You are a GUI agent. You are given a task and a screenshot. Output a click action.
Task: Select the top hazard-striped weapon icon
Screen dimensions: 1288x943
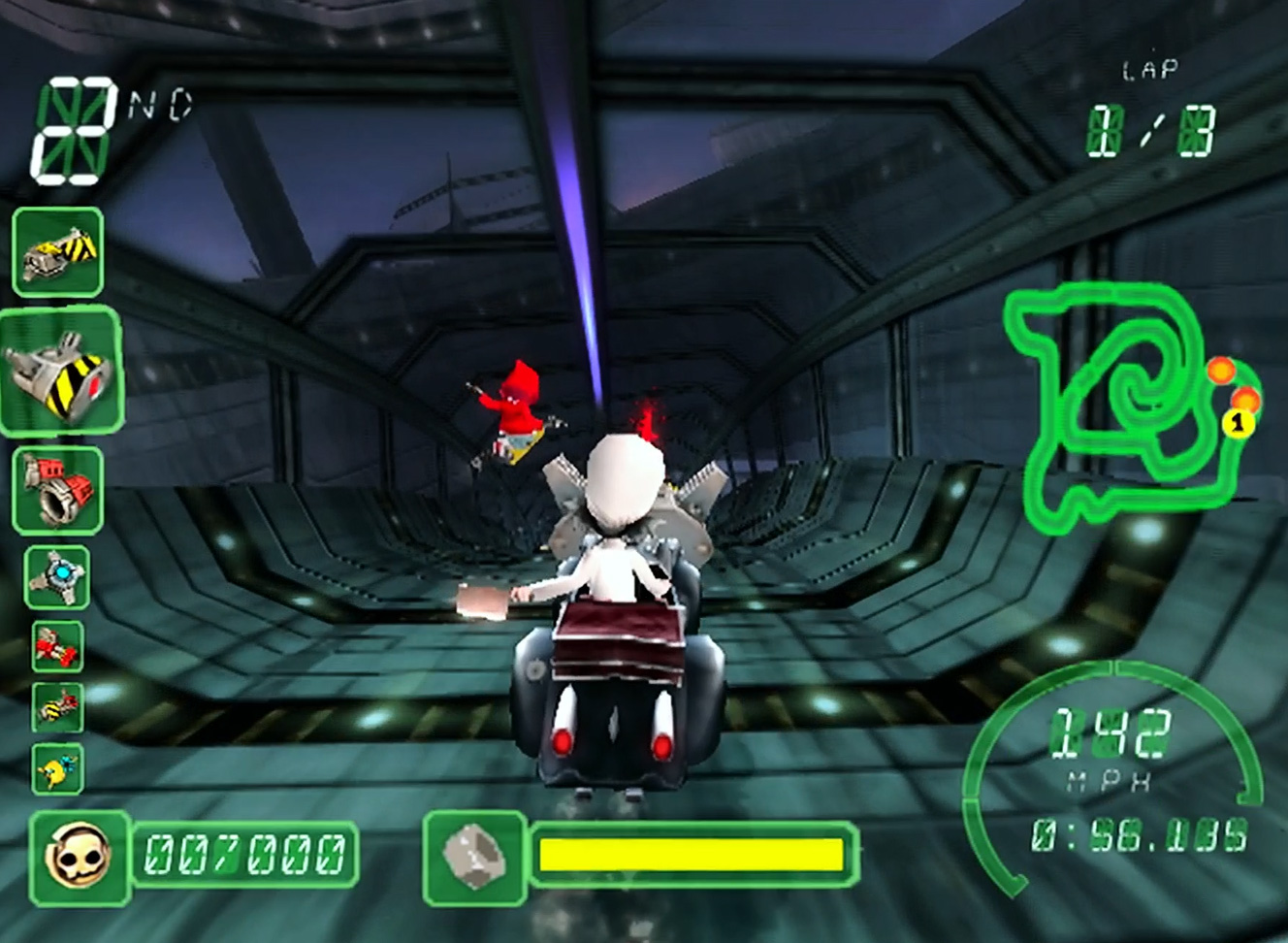[58, 252]
